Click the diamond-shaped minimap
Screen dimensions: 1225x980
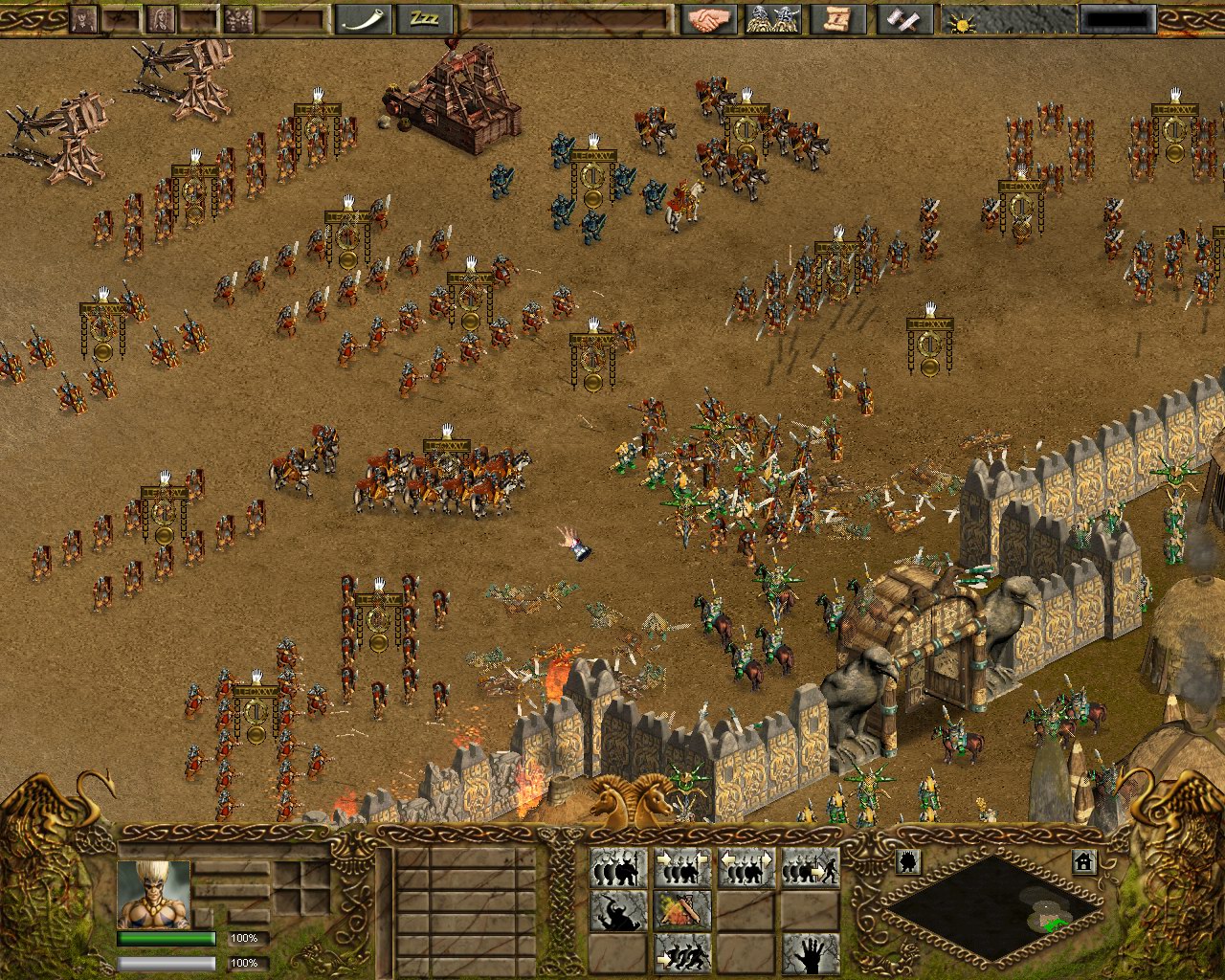(x=991, y=906)
